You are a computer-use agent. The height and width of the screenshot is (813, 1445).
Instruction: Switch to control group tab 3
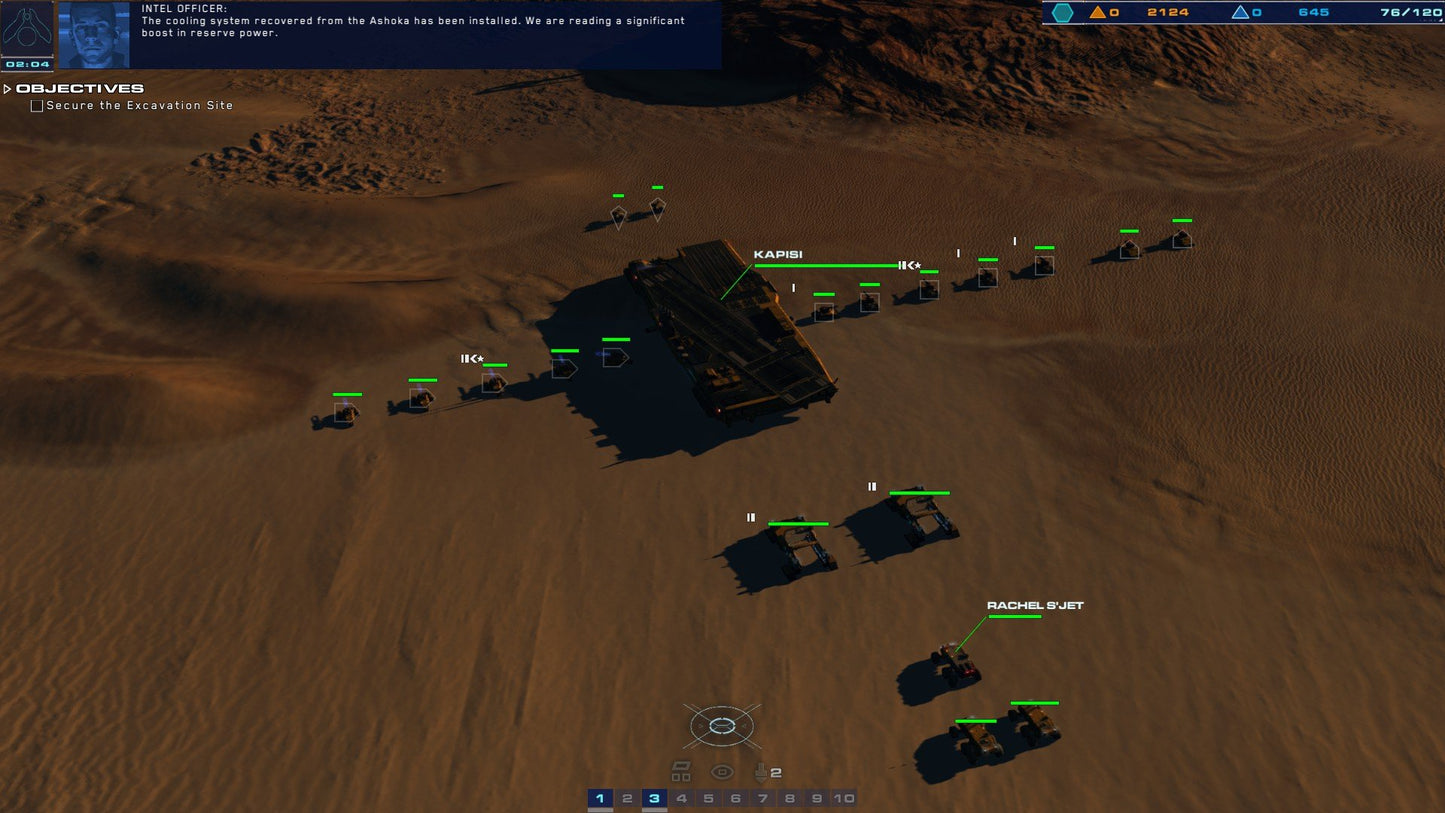654,798
